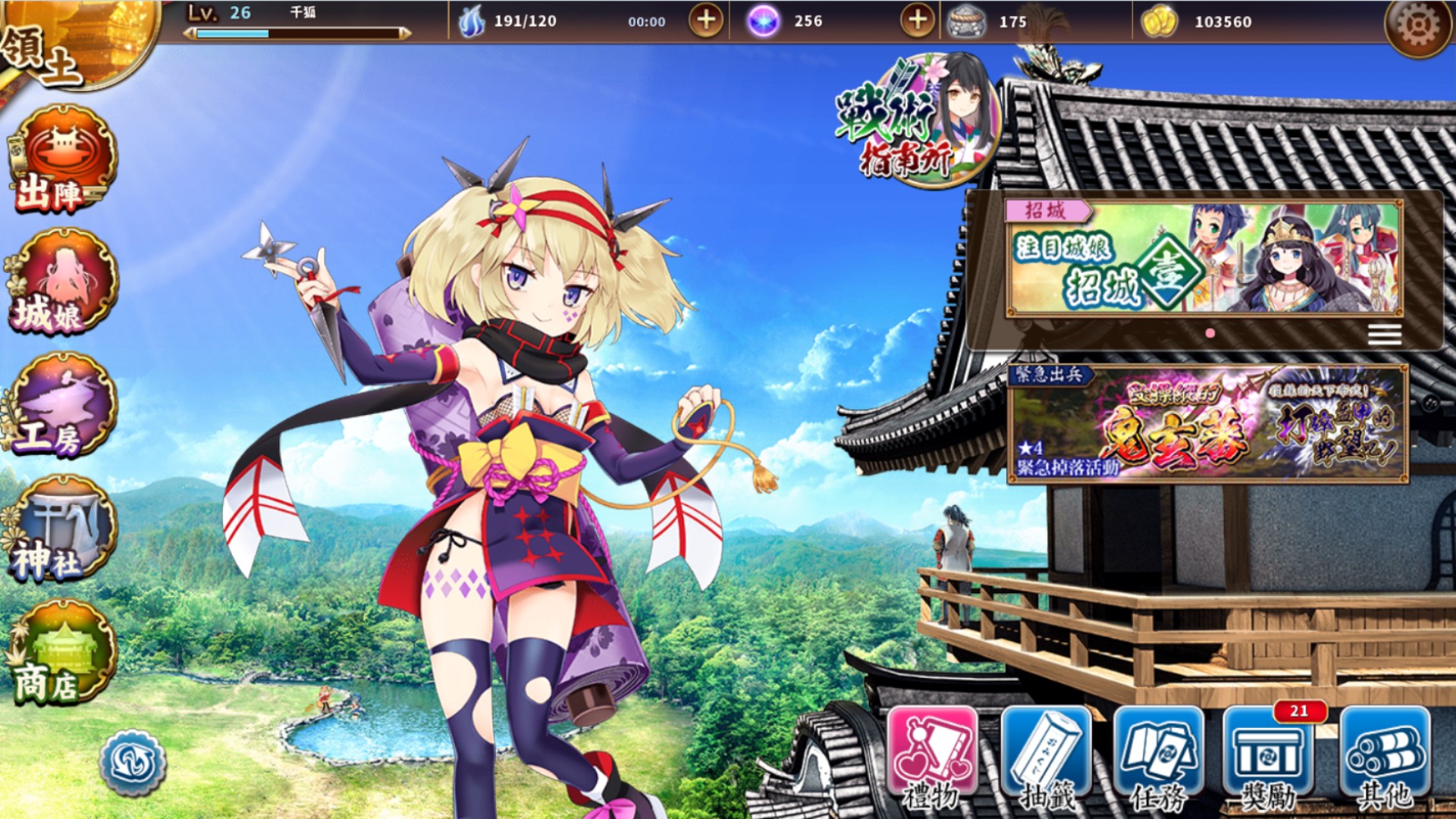1456x819 pixels.
Task: Open the 招城 featured gacha banner
Action: tap(1204, 259)
